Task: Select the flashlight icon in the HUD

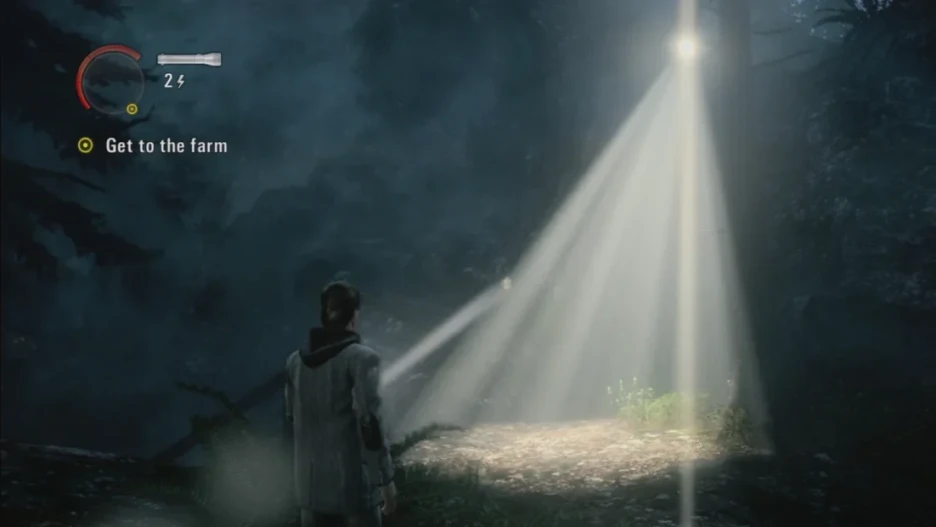Action: pyautogui.click(x=189, y=60)
